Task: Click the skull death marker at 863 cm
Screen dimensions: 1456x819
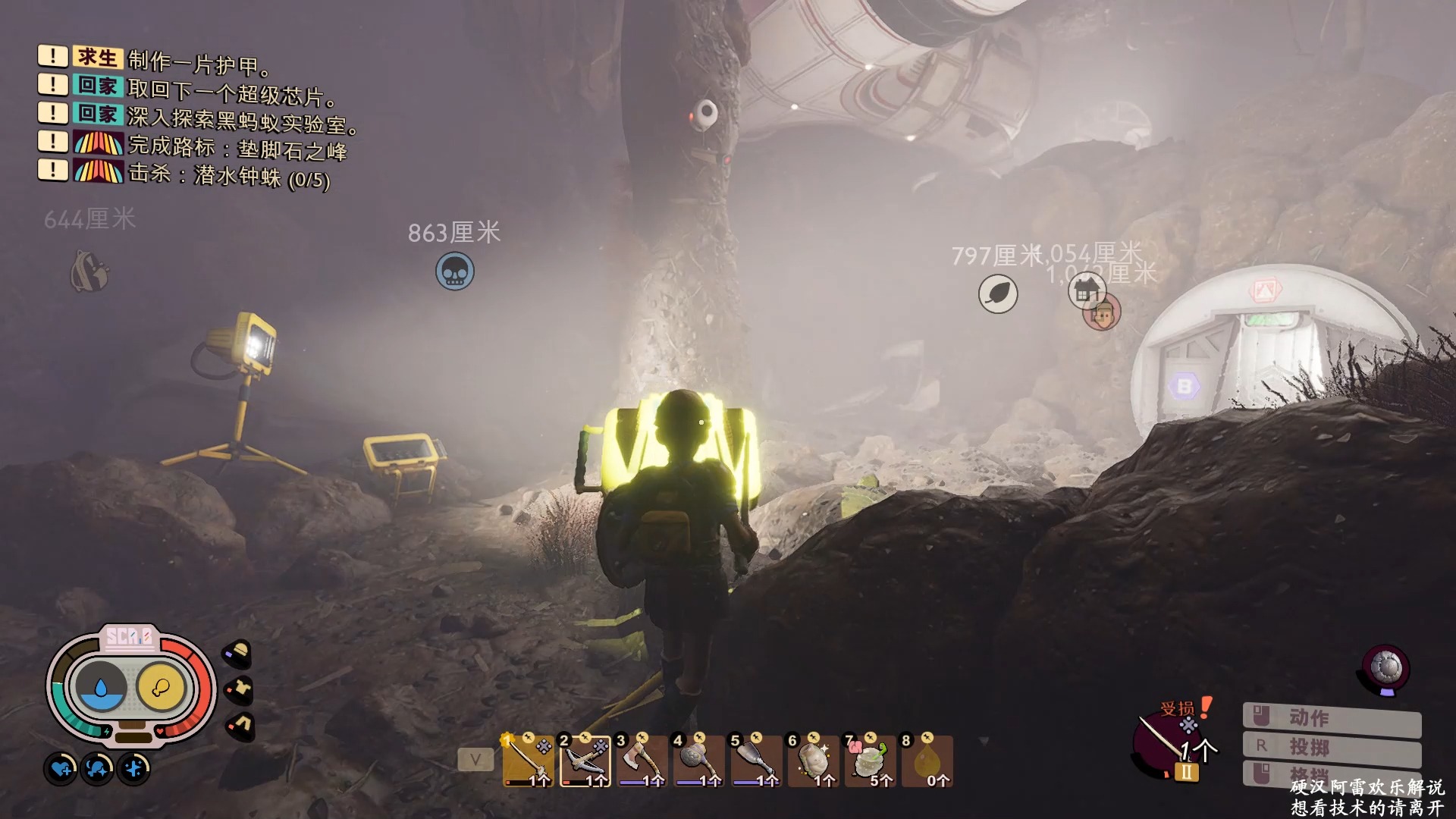Action: [x=455, y=271]
